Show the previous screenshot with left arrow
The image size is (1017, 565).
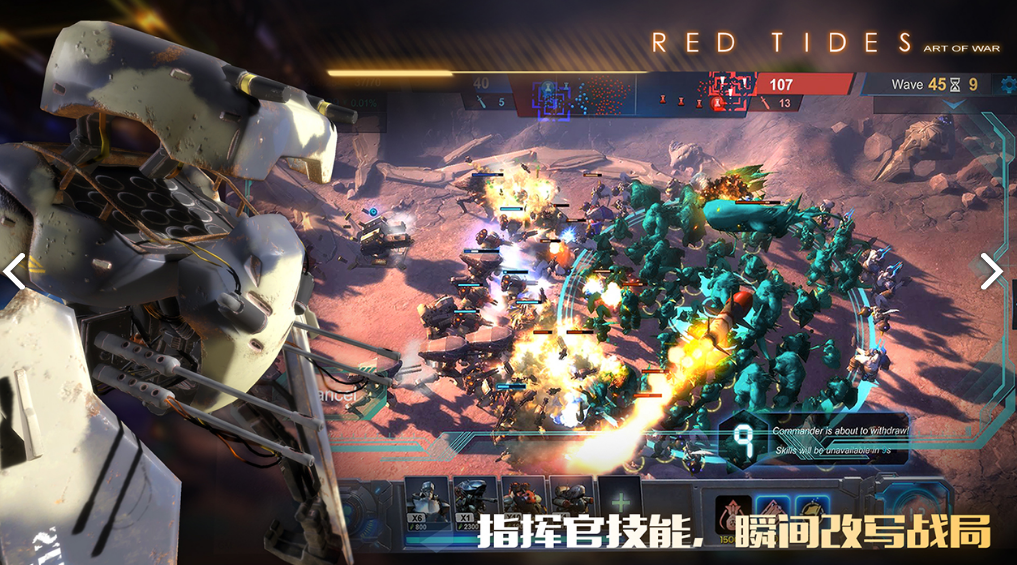(x=14, y=272)
